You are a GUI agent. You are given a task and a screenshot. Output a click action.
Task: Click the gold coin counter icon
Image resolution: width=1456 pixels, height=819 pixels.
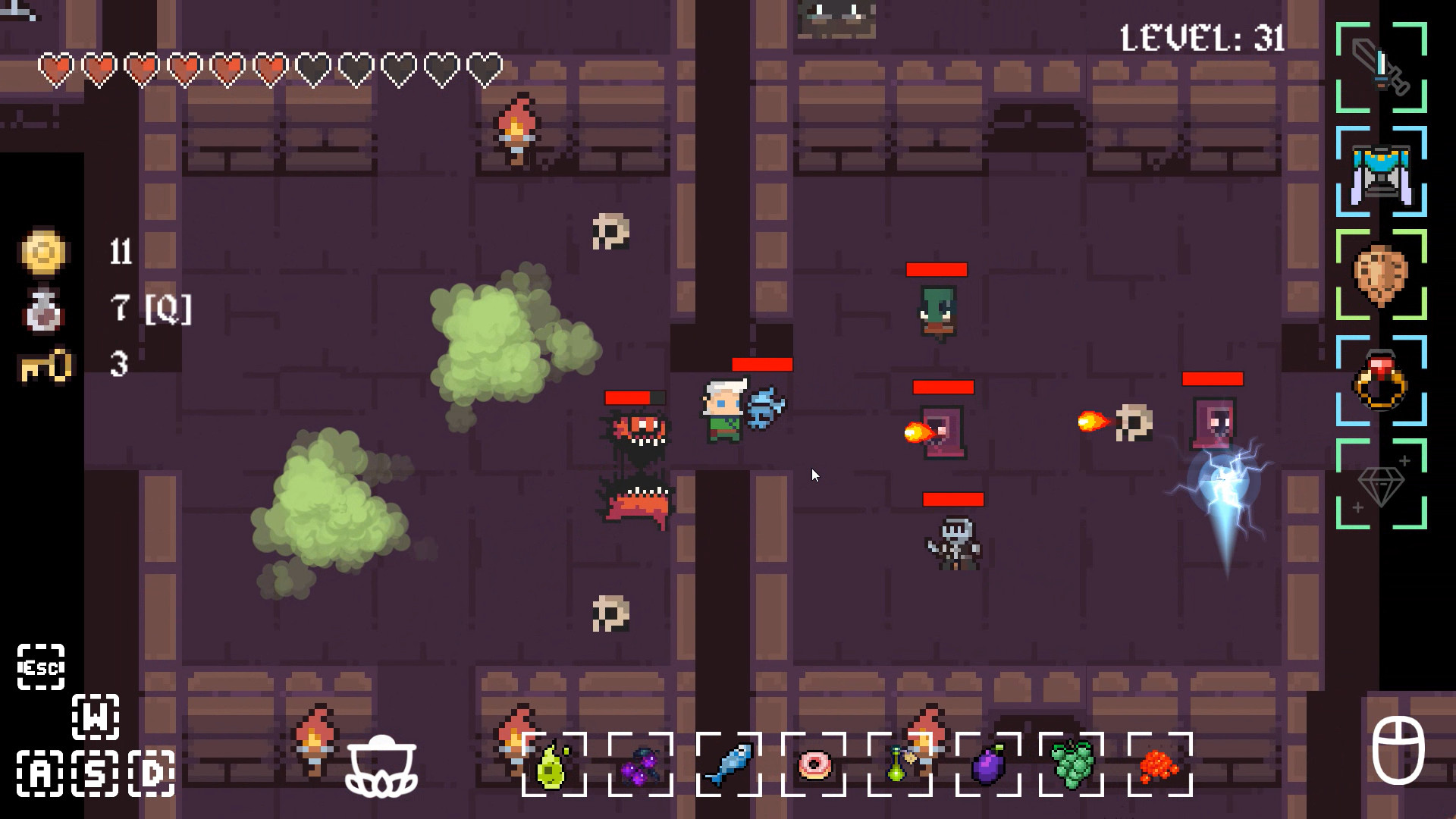tap(43, 253)
